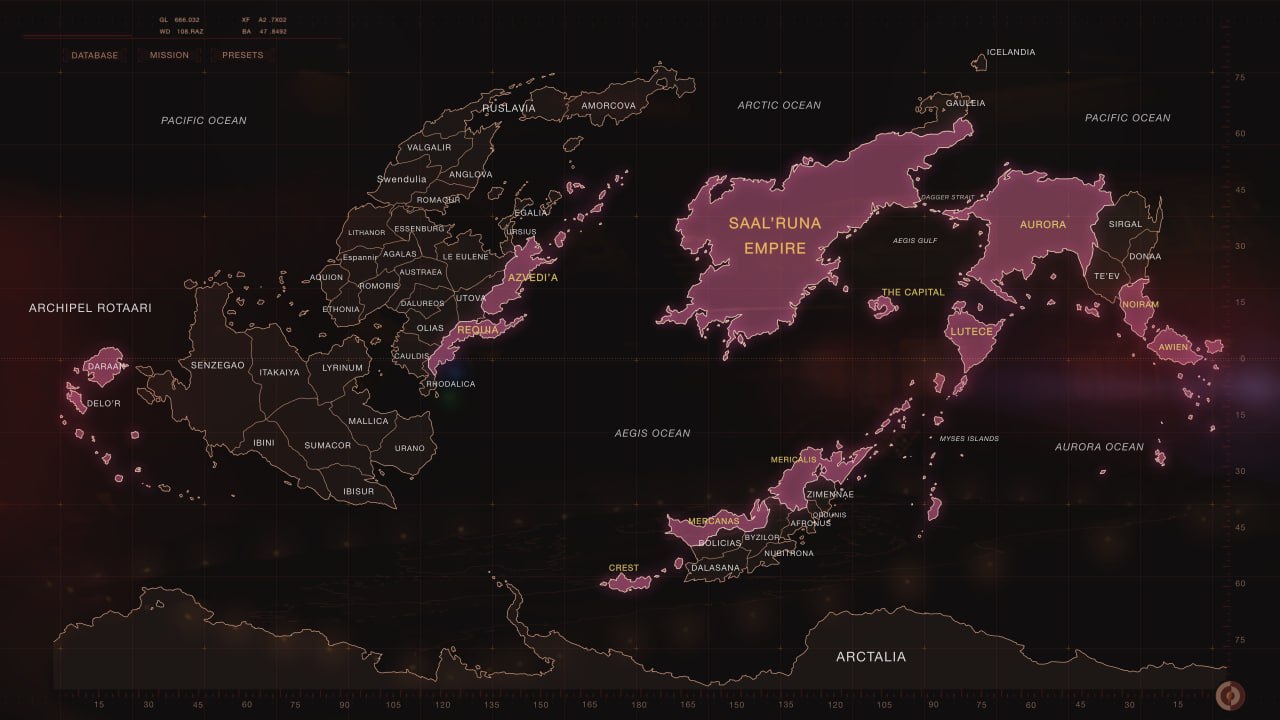
Task: Toggle selection of the Mericalis region
Action: click(793, 459)
